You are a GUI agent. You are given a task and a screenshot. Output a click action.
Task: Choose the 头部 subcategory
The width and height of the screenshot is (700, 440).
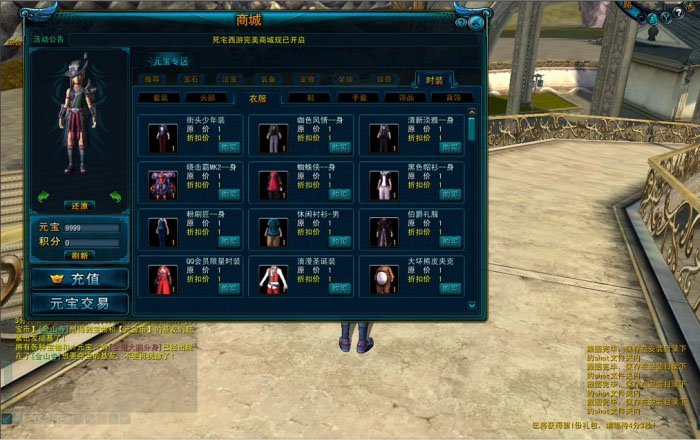208,98
